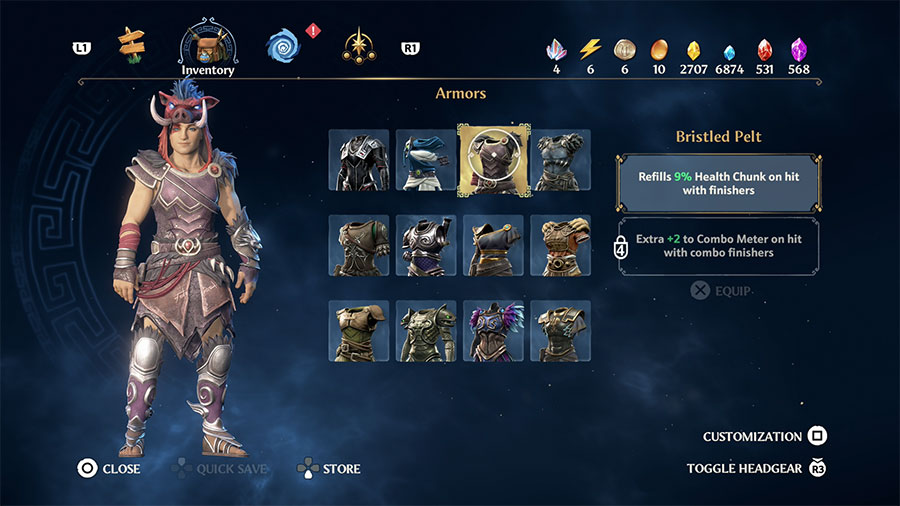The width and height of the screenshot is (900, 506).
Task: Select the locked Combo Meter perk
Action: pos(719,245)
